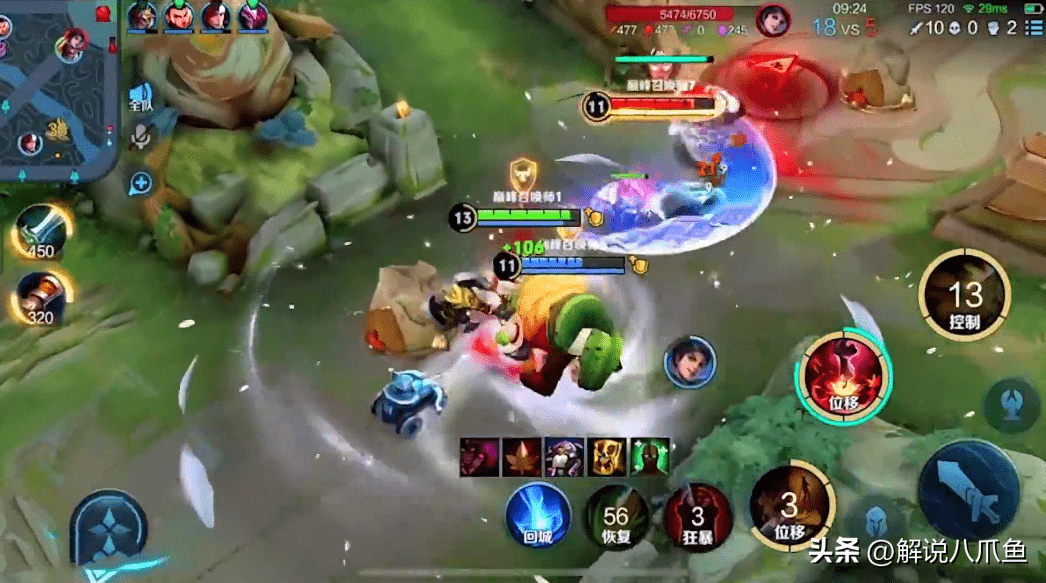Buy the recommended item costing 450
This screenshot has width=1046, height=583.
pos(42,231)
